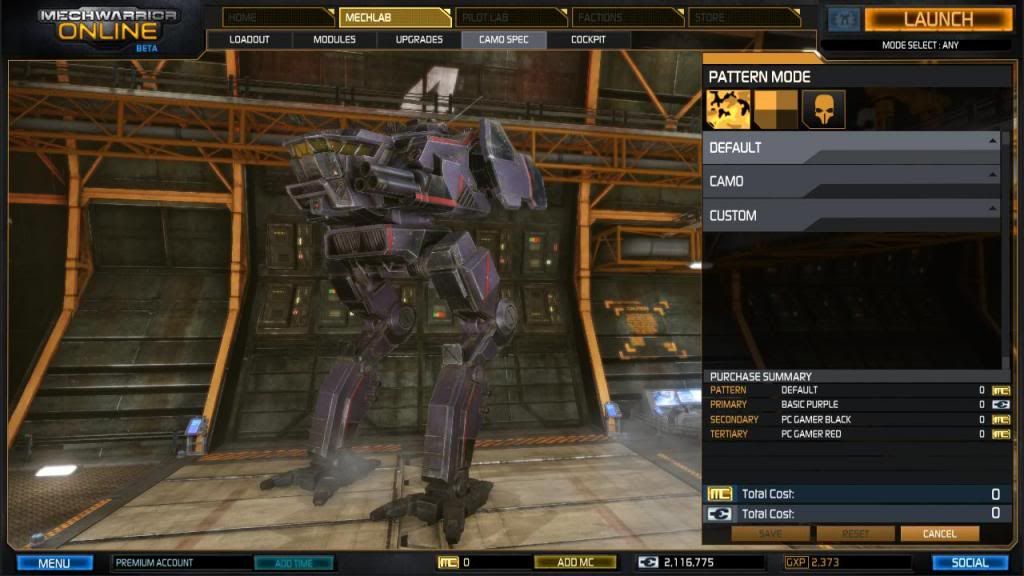
Task: Open the Social panel
Action: [969, 563]
